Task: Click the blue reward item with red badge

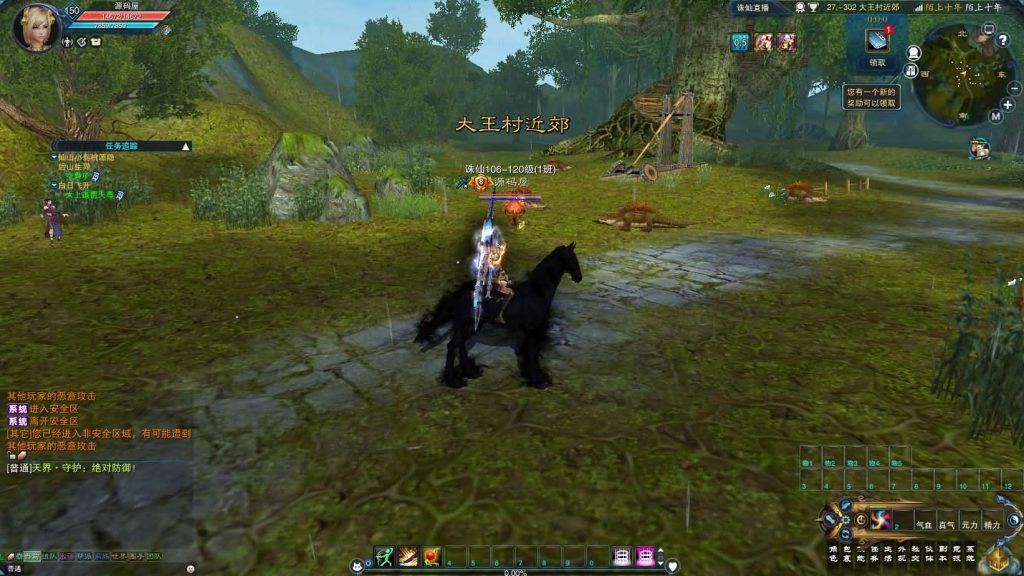Action: [x=877, y=39]
